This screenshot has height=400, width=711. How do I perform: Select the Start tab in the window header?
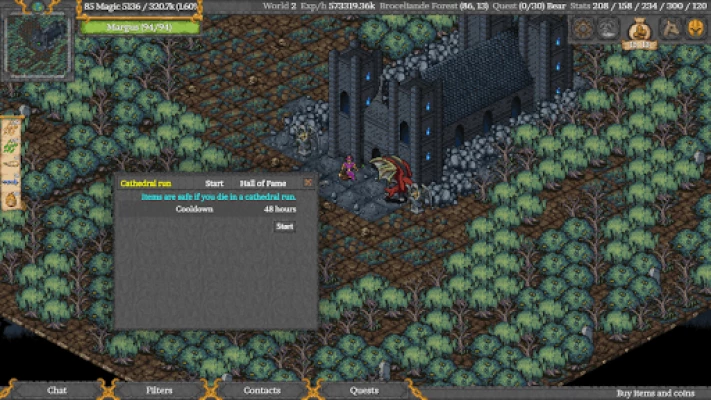tap(214, 183)
